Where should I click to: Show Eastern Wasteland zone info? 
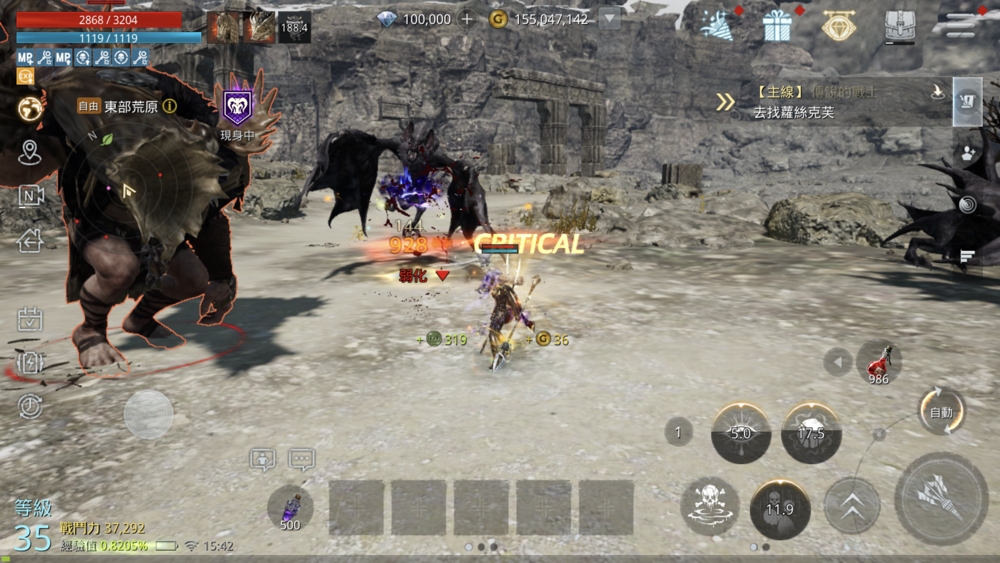[170, 106]
